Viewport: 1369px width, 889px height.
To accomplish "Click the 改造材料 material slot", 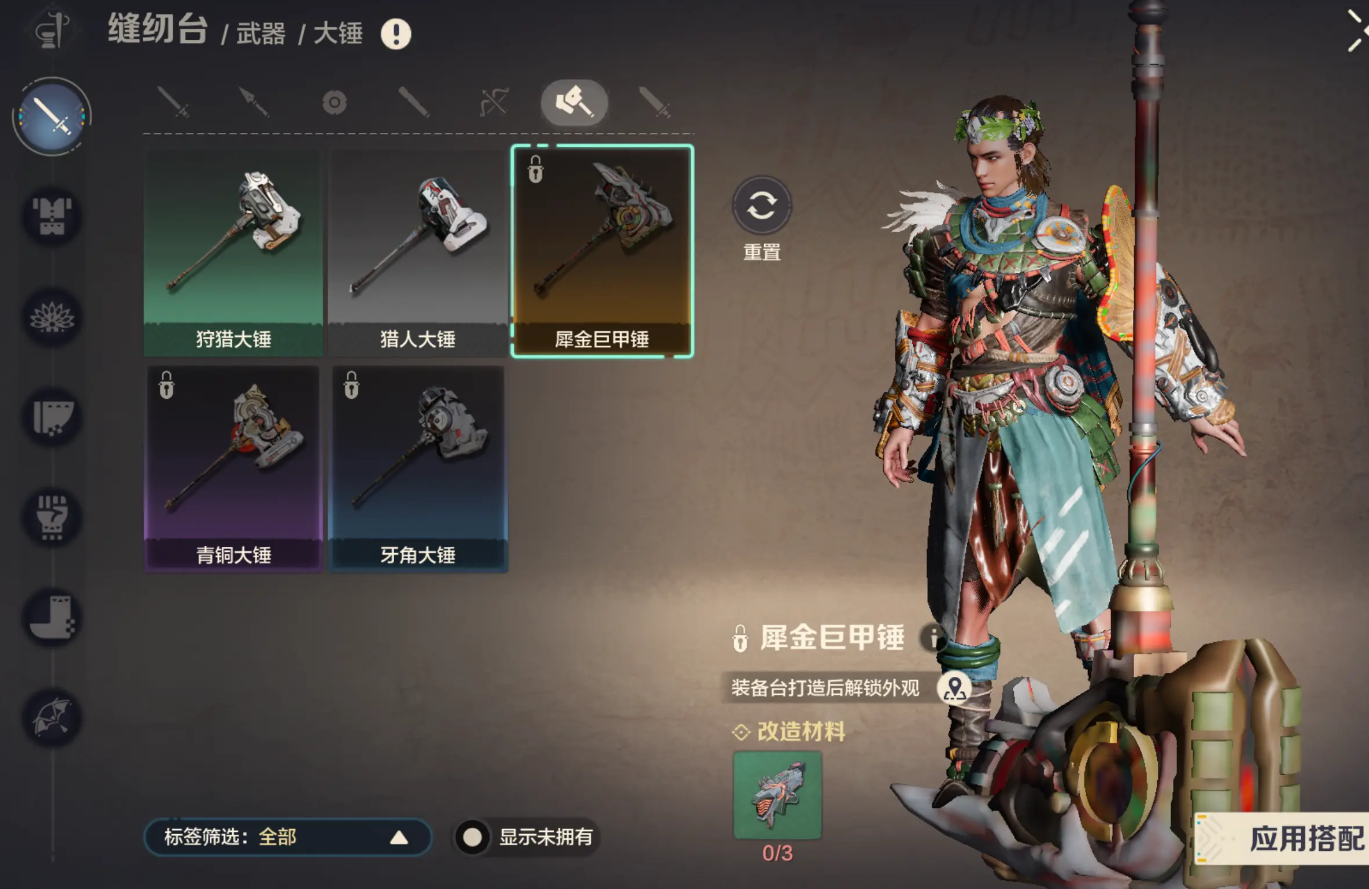I will click(x=777, y=796).
